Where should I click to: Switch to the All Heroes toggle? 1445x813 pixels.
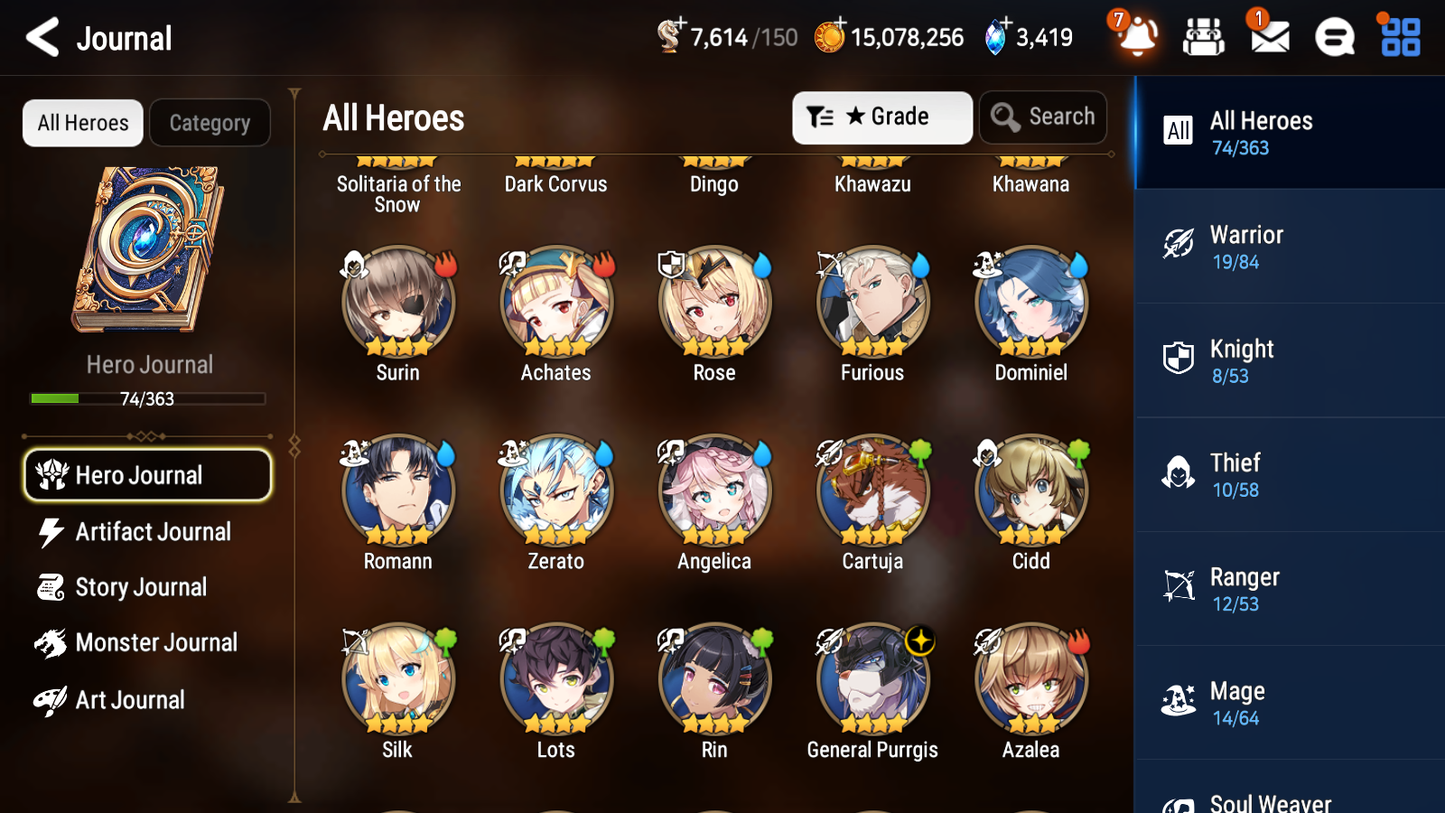(82, 122)
